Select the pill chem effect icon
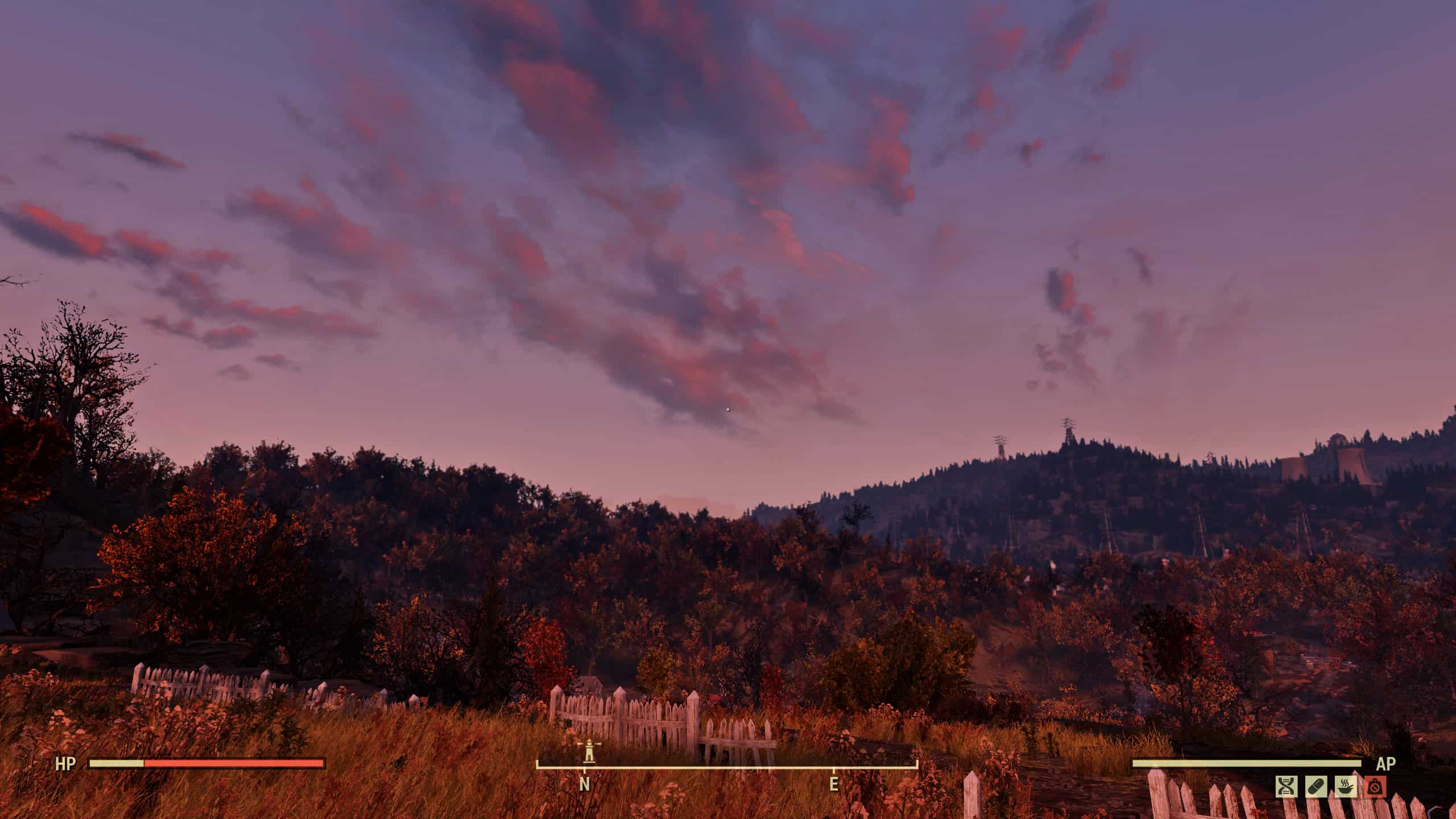1456x819 pixels. coord(1316,787)
